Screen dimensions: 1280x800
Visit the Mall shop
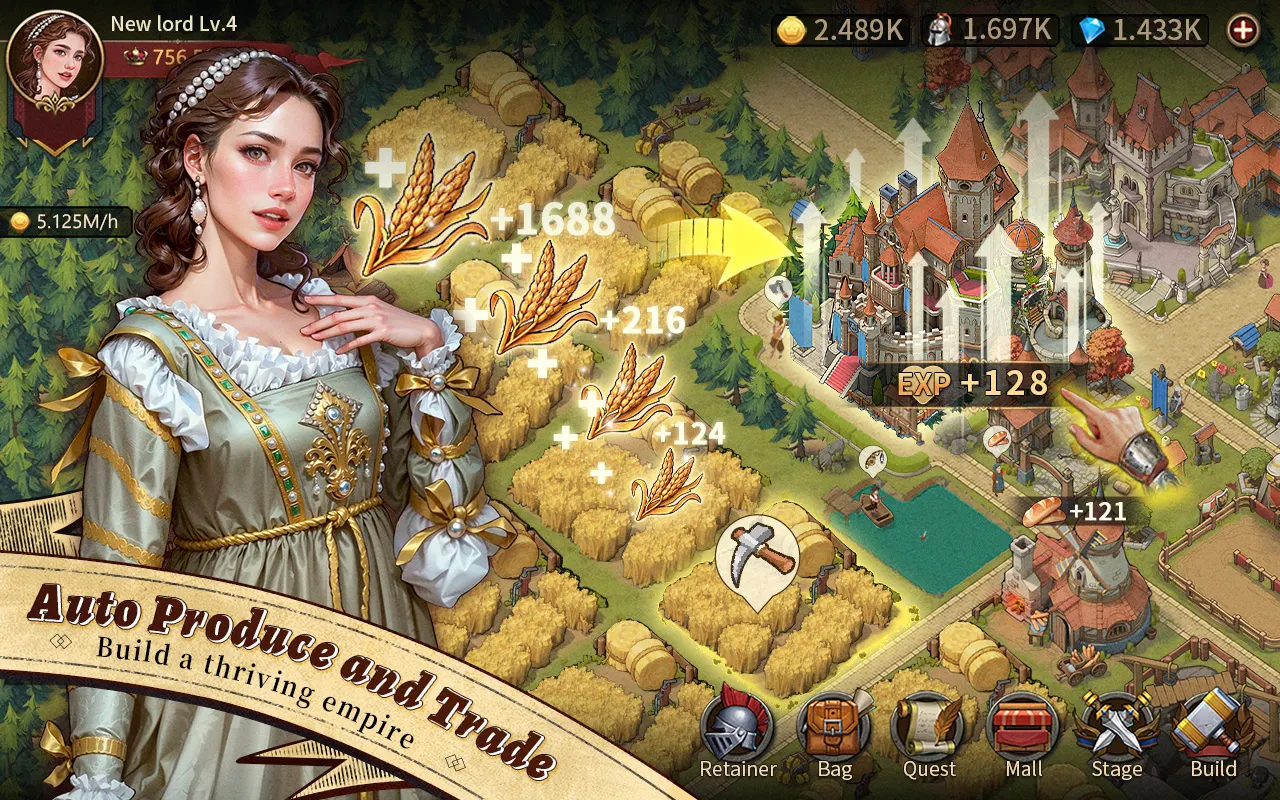click(1022, 732)
